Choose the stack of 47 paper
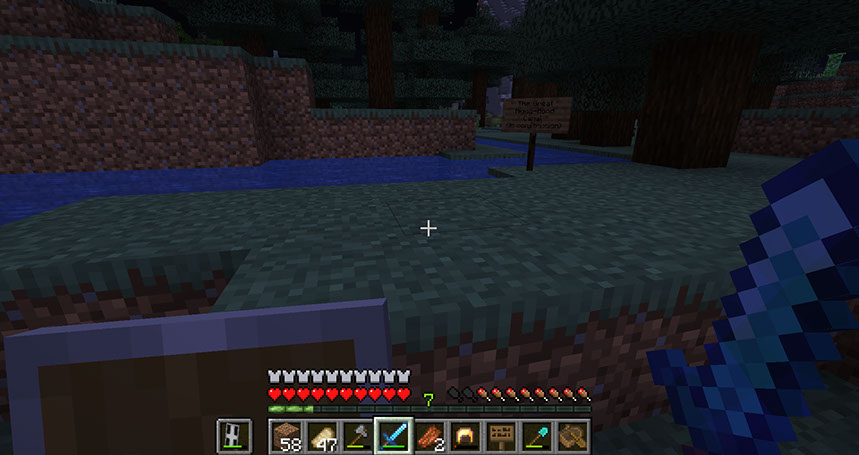This screenshot has width=859, height=455. point(322,435)
